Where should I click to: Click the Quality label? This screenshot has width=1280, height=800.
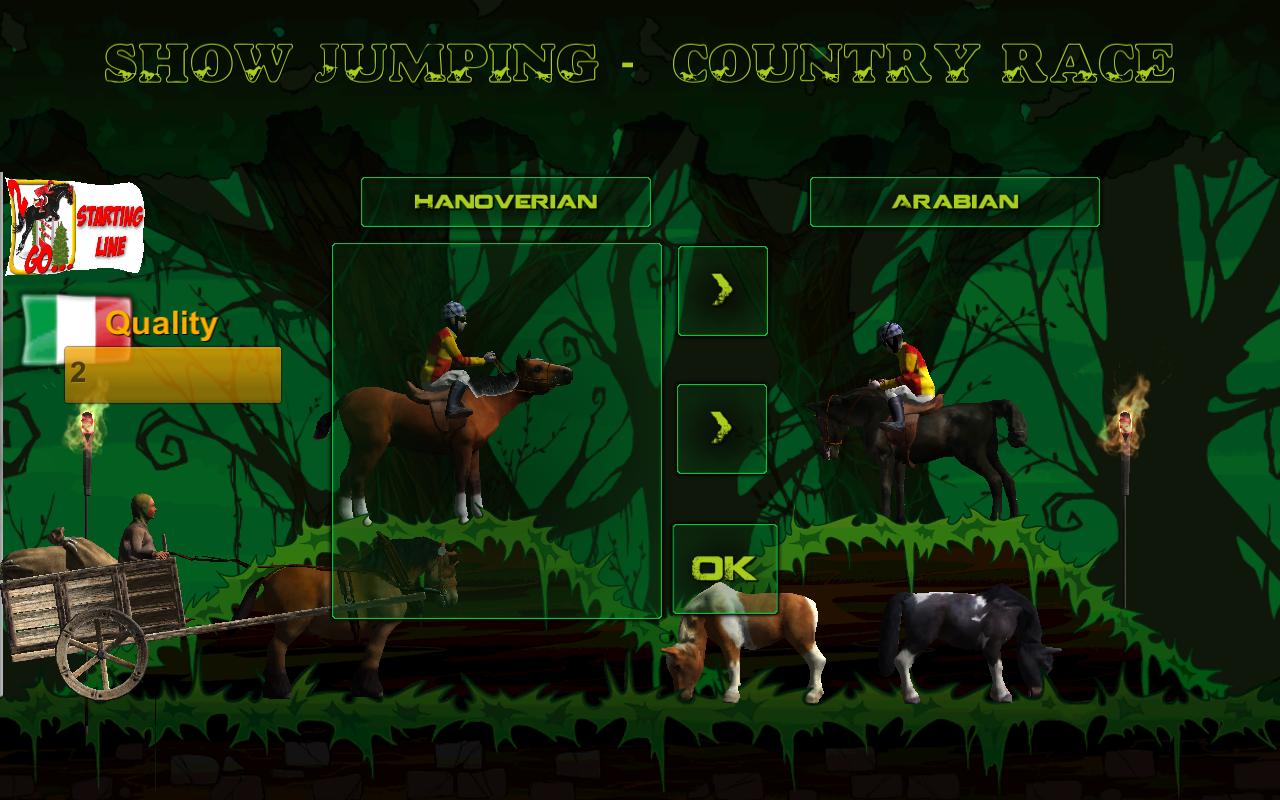160,323
